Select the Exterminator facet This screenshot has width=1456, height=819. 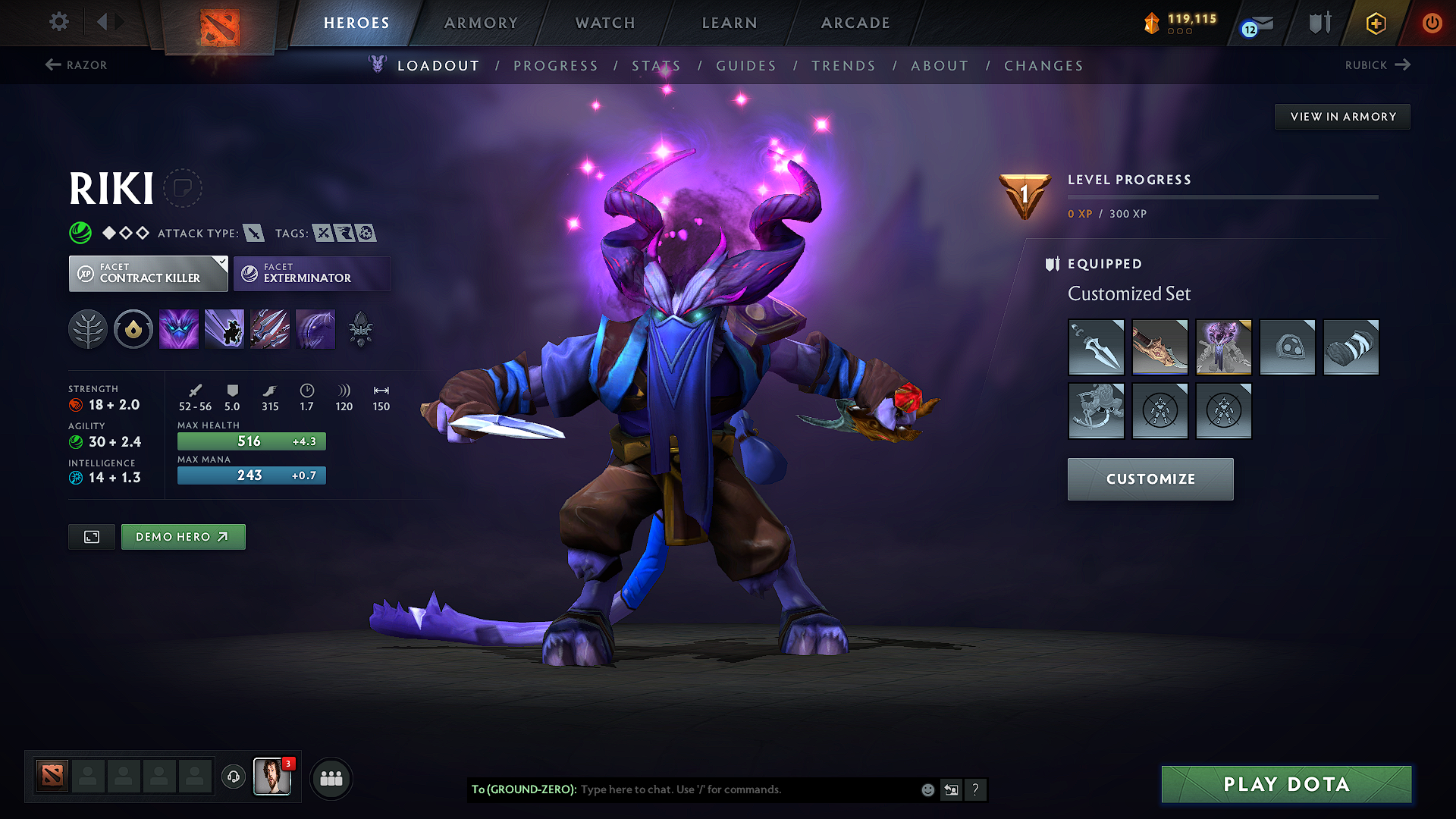pos(311,273)
